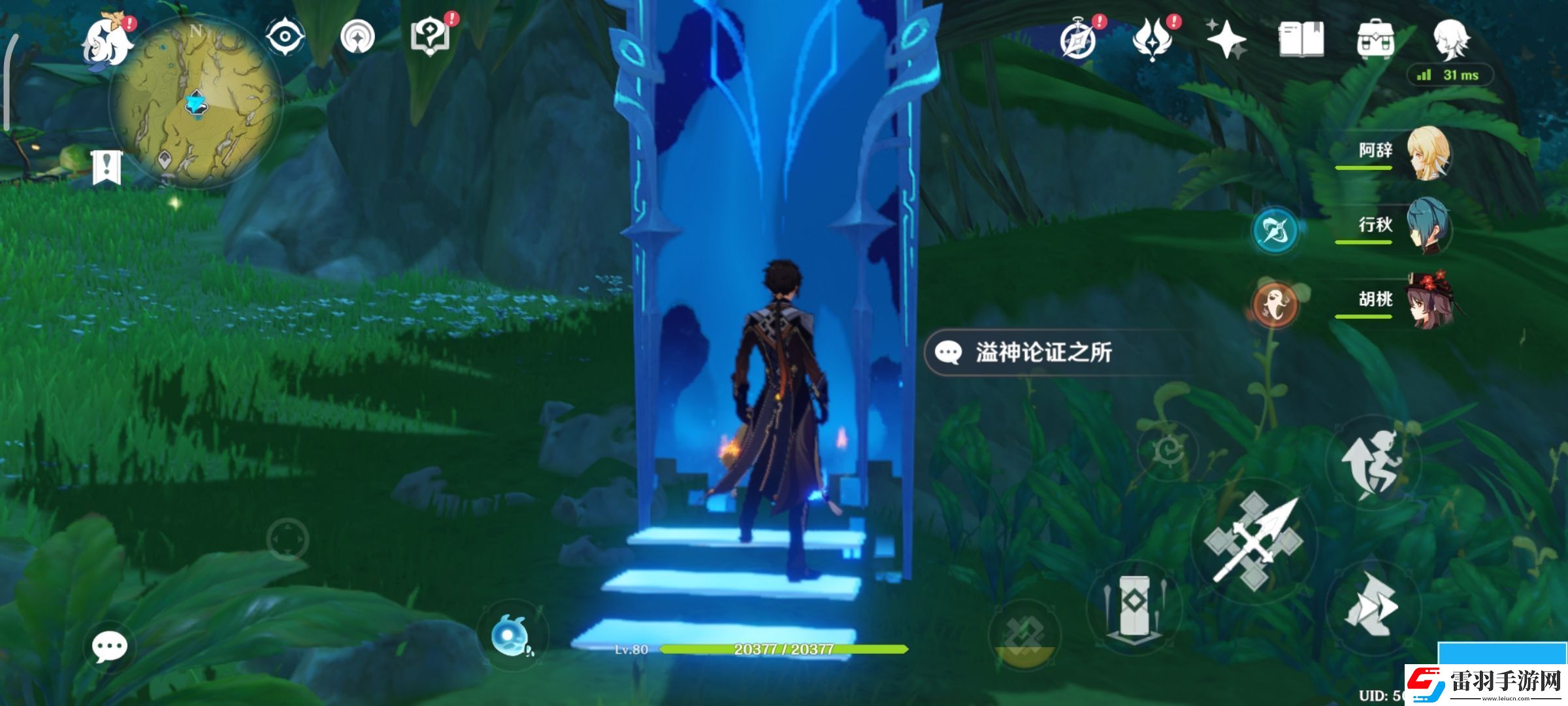Open the adventurer handbook book icon

(1301, 39)
